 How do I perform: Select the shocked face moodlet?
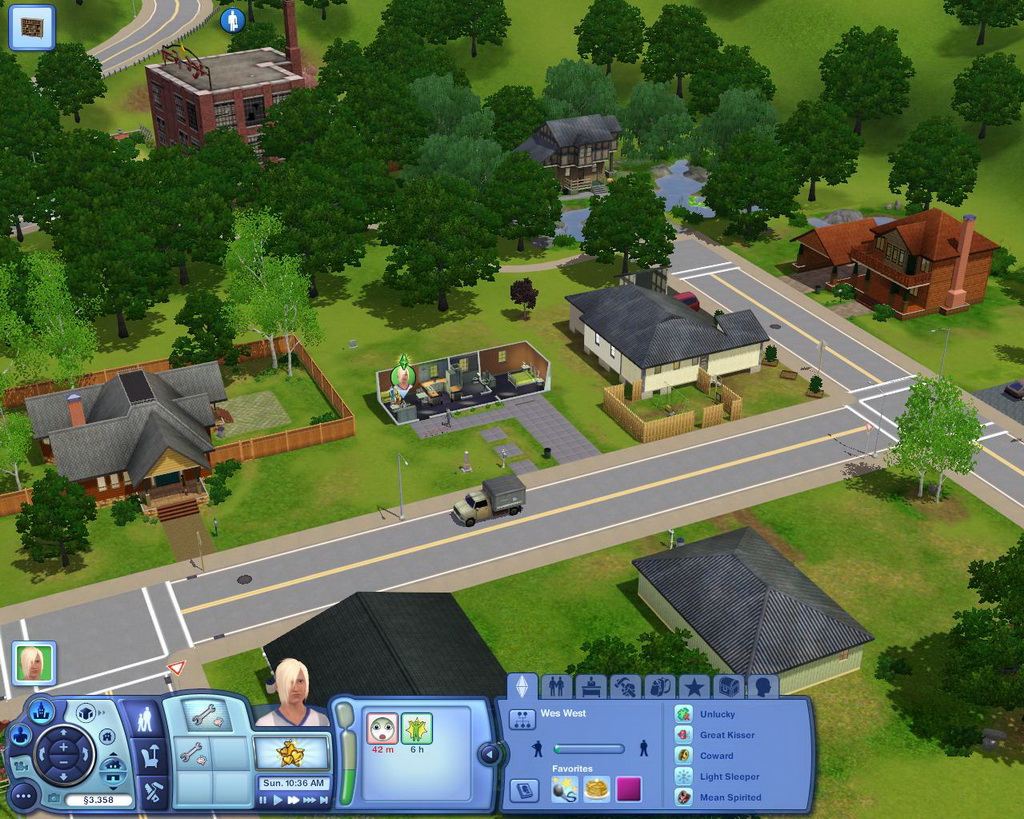(x=381, y=727)
